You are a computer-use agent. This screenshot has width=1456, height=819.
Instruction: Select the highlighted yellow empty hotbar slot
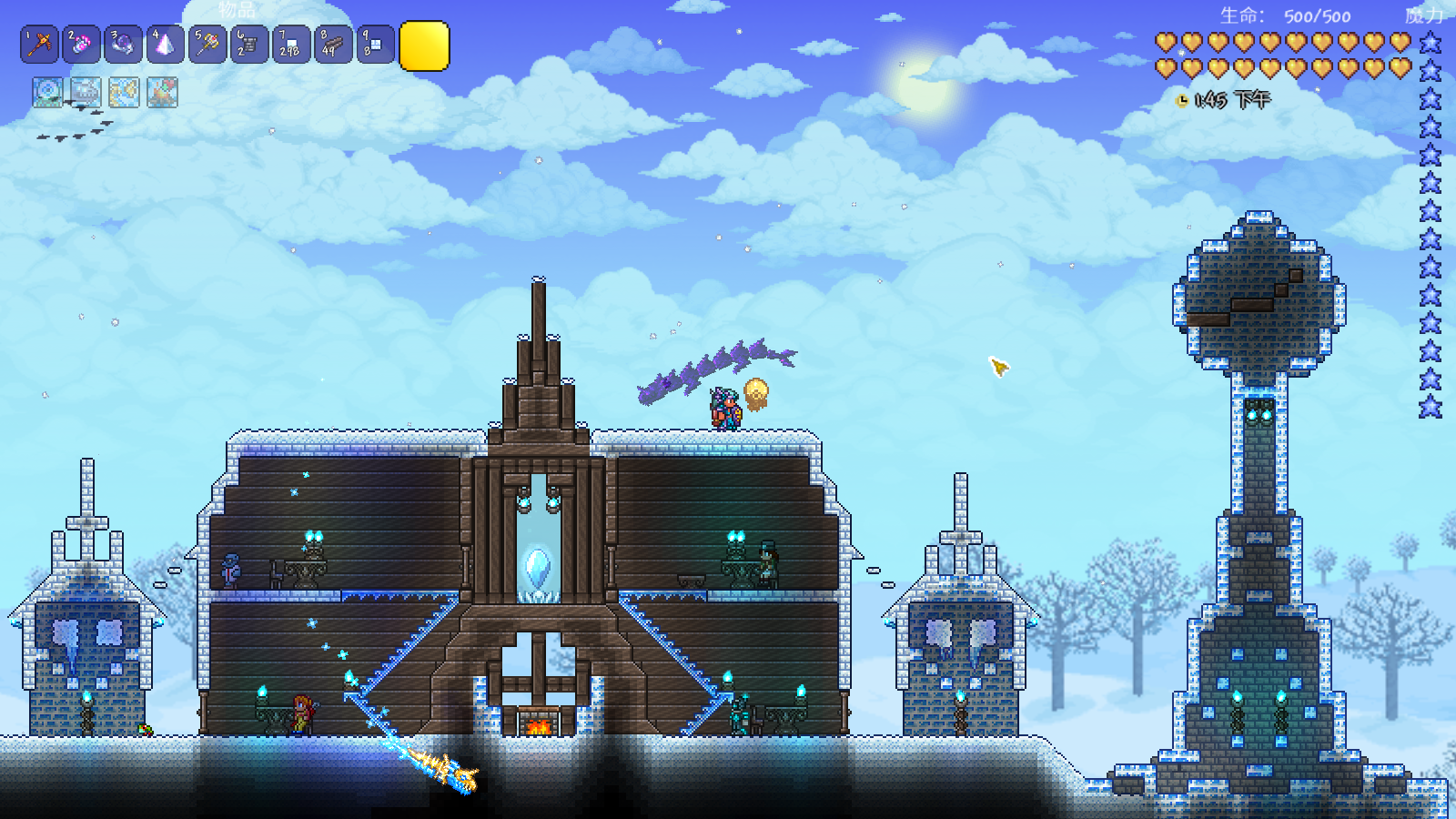(424, 45)
